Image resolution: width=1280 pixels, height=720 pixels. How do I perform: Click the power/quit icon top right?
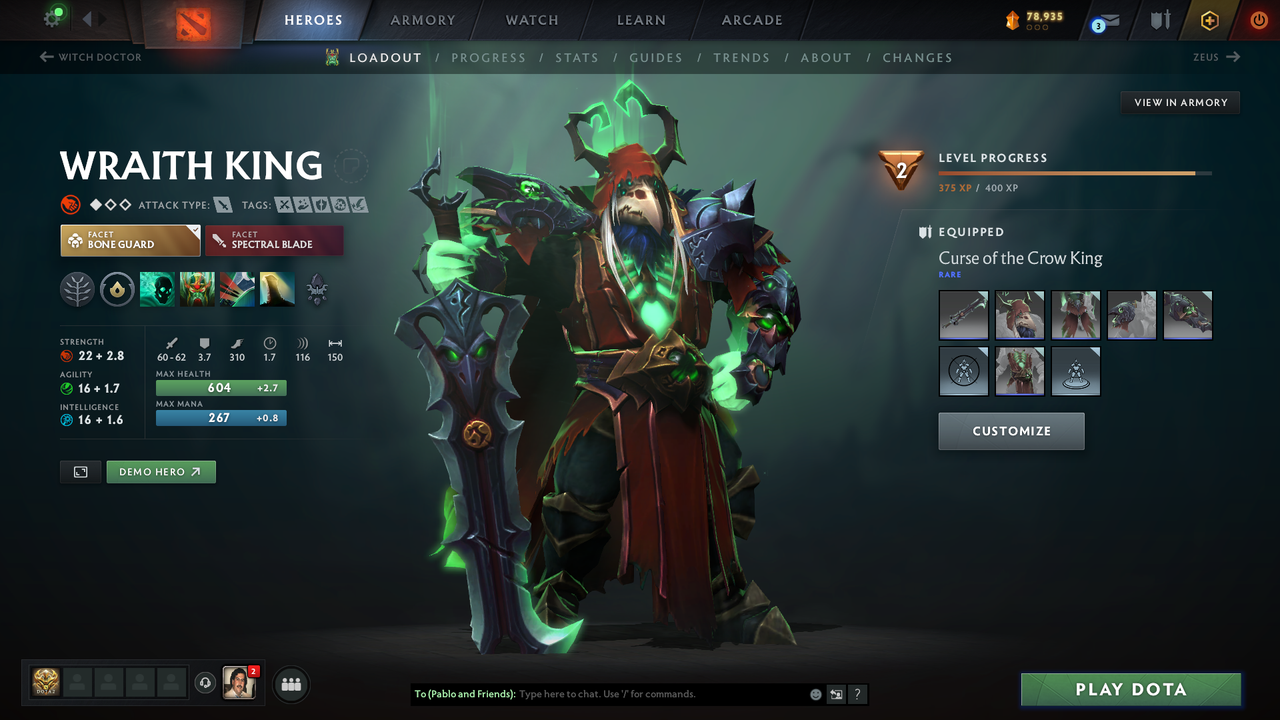pos(1258,19)
